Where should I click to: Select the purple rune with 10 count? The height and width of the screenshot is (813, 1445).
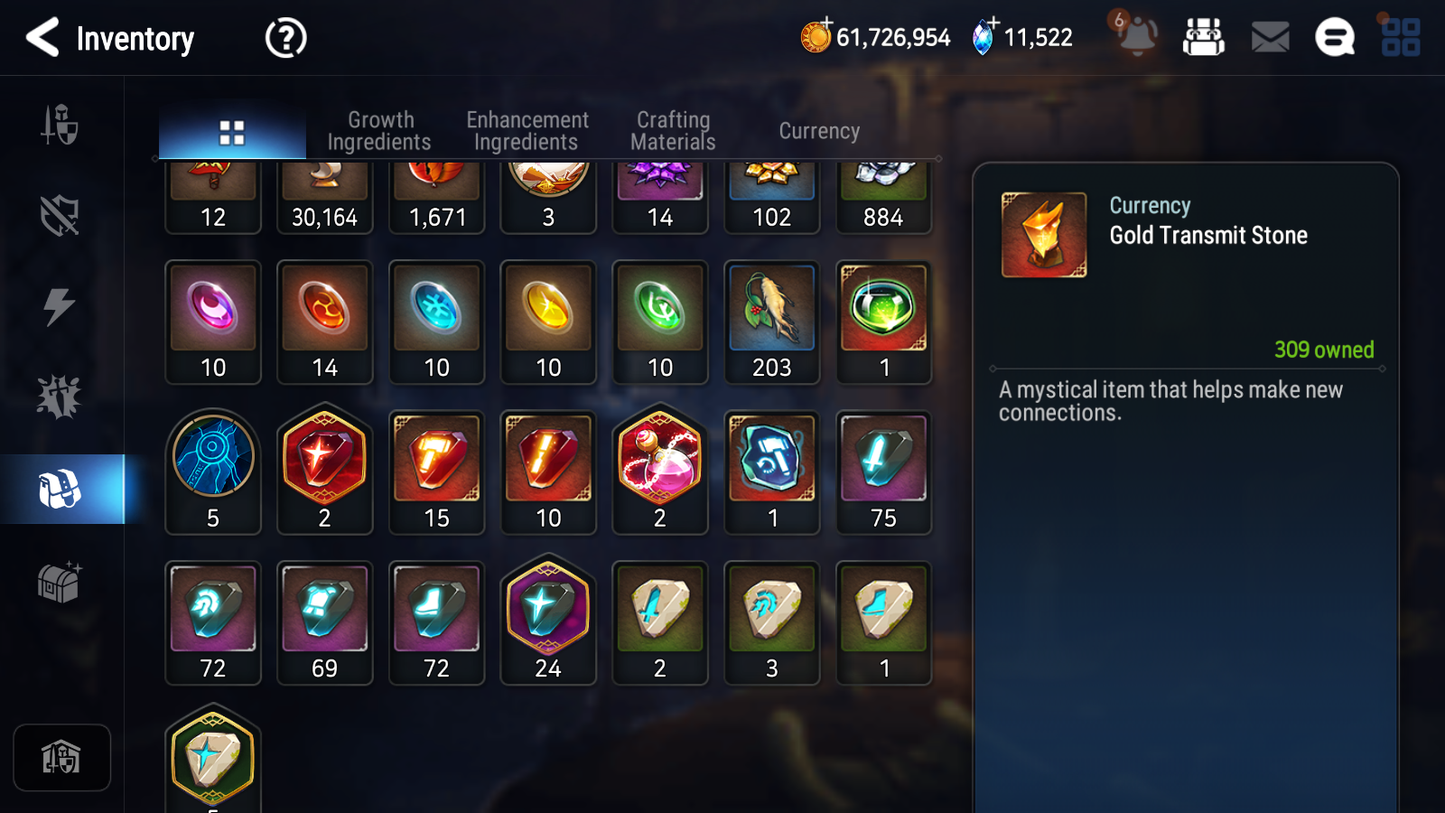pyautogui.click(x=213, y=321)
